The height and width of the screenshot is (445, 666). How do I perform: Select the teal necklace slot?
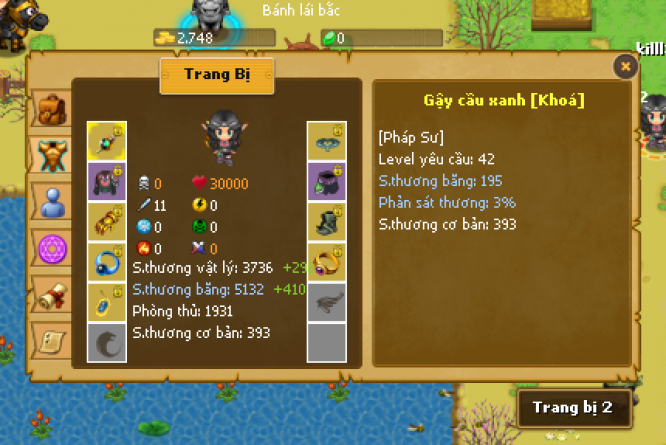(x=326, y=141)
